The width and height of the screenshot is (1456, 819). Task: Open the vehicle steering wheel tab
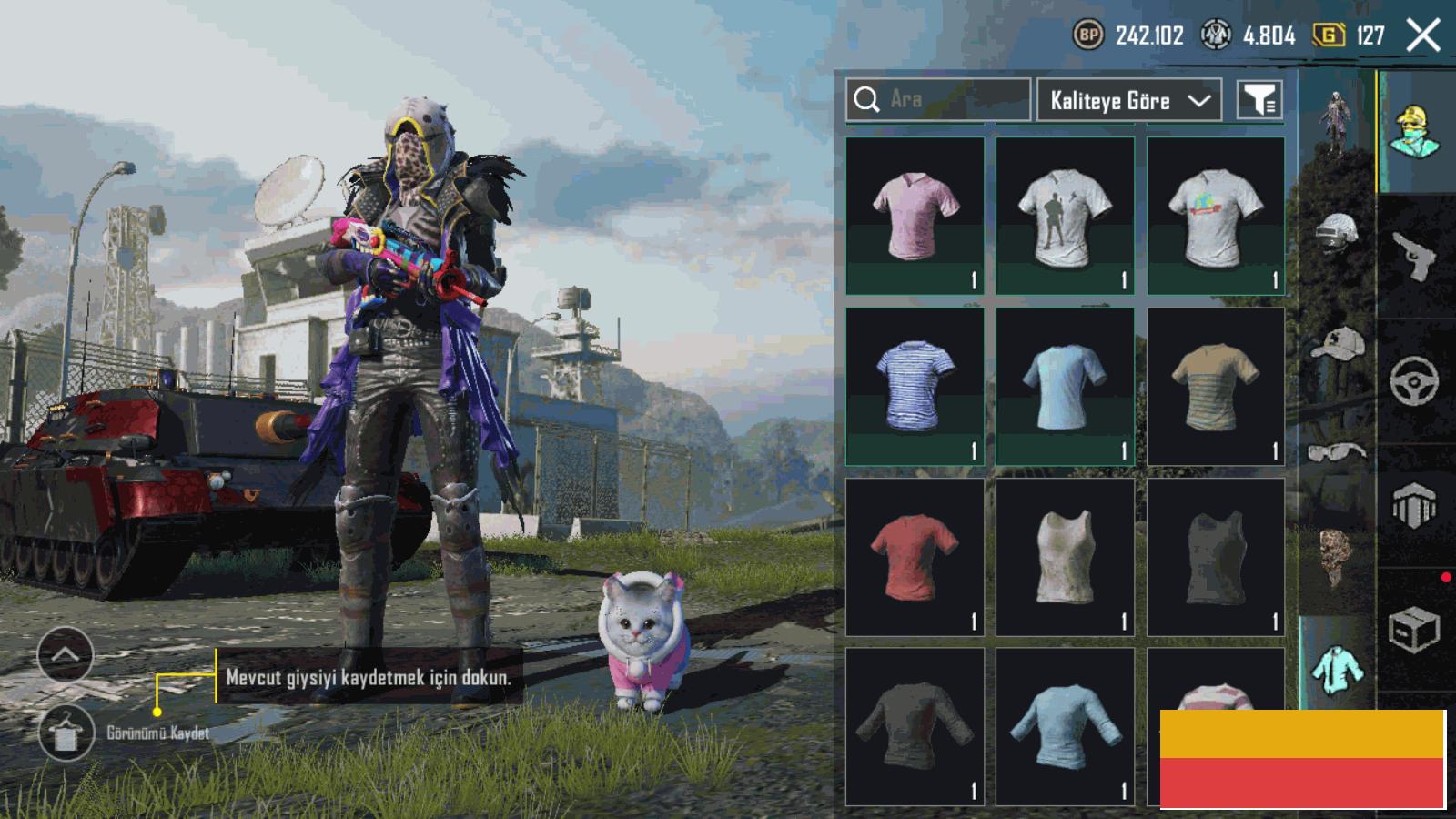[x=1413, y=380]
